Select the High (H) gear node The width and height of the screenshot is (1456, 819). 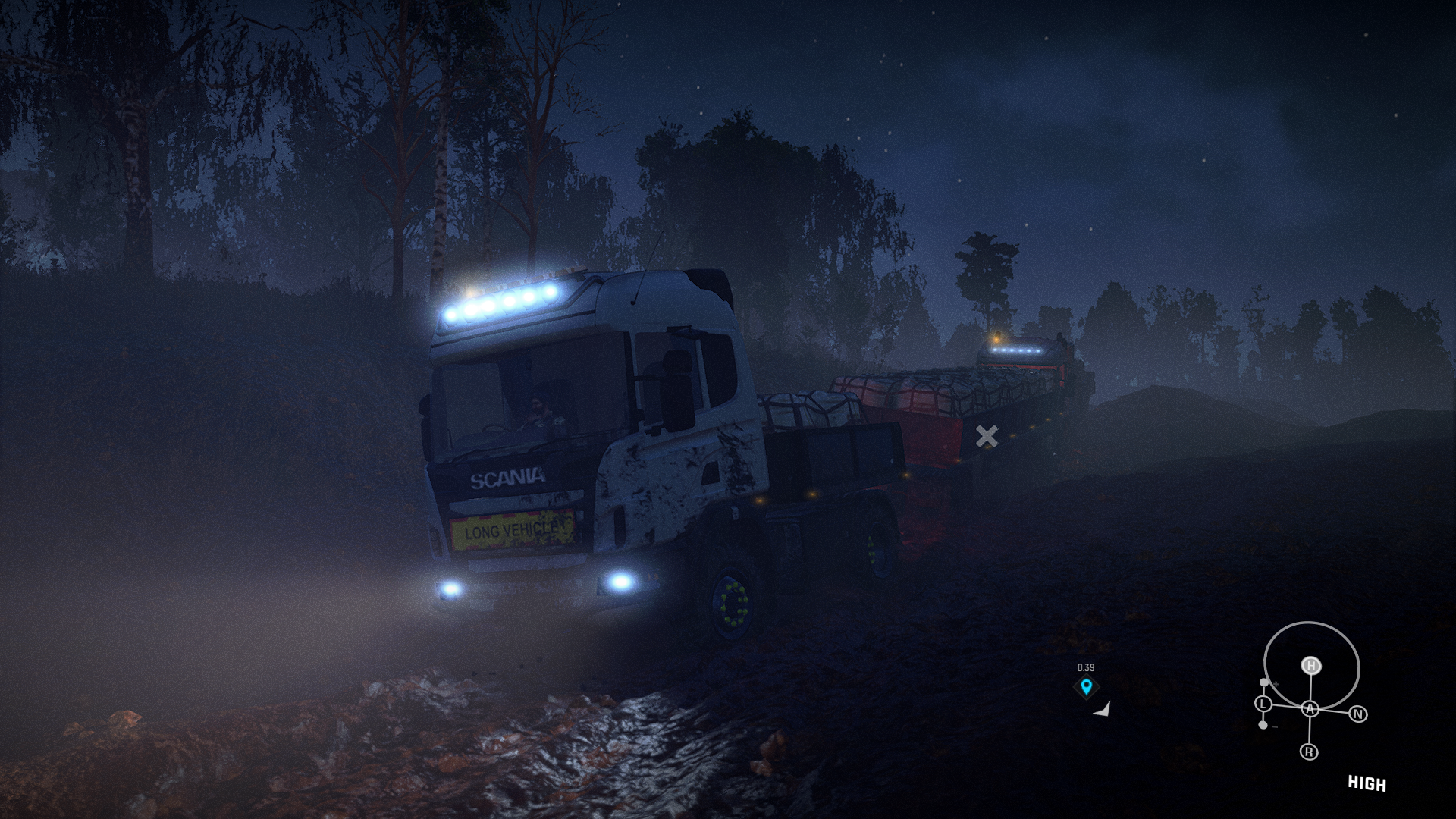1311,666
